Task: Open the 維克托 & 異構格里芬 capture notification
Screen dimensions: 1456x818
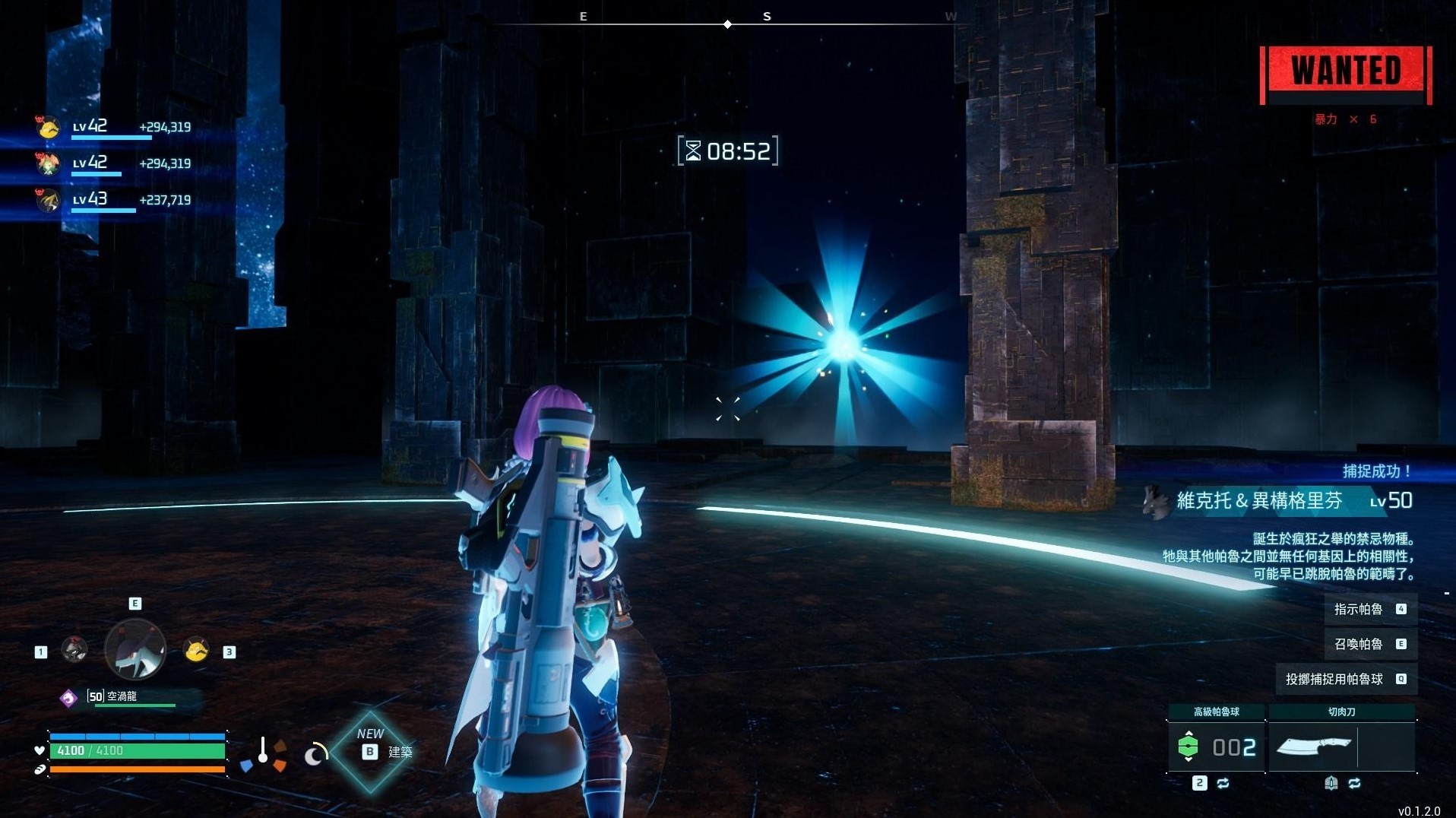Action: pos(1277,500)
